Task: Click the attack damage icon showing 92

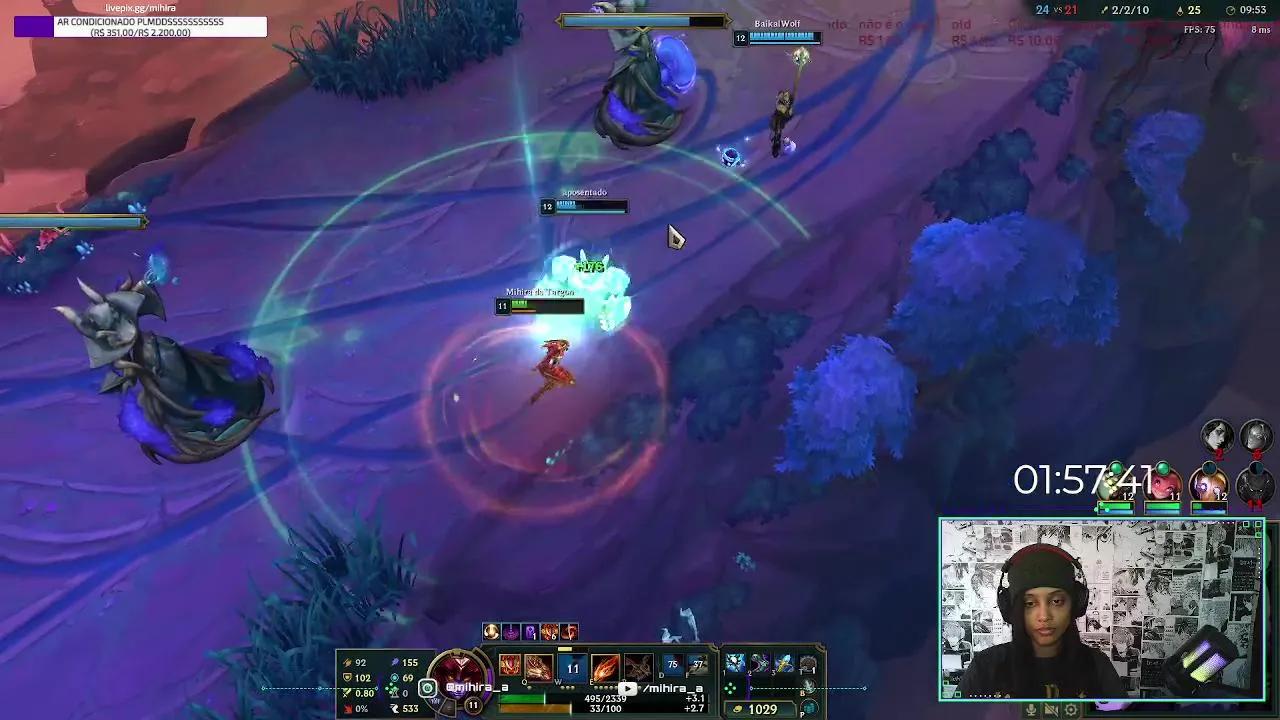Action: pos(346,662)
